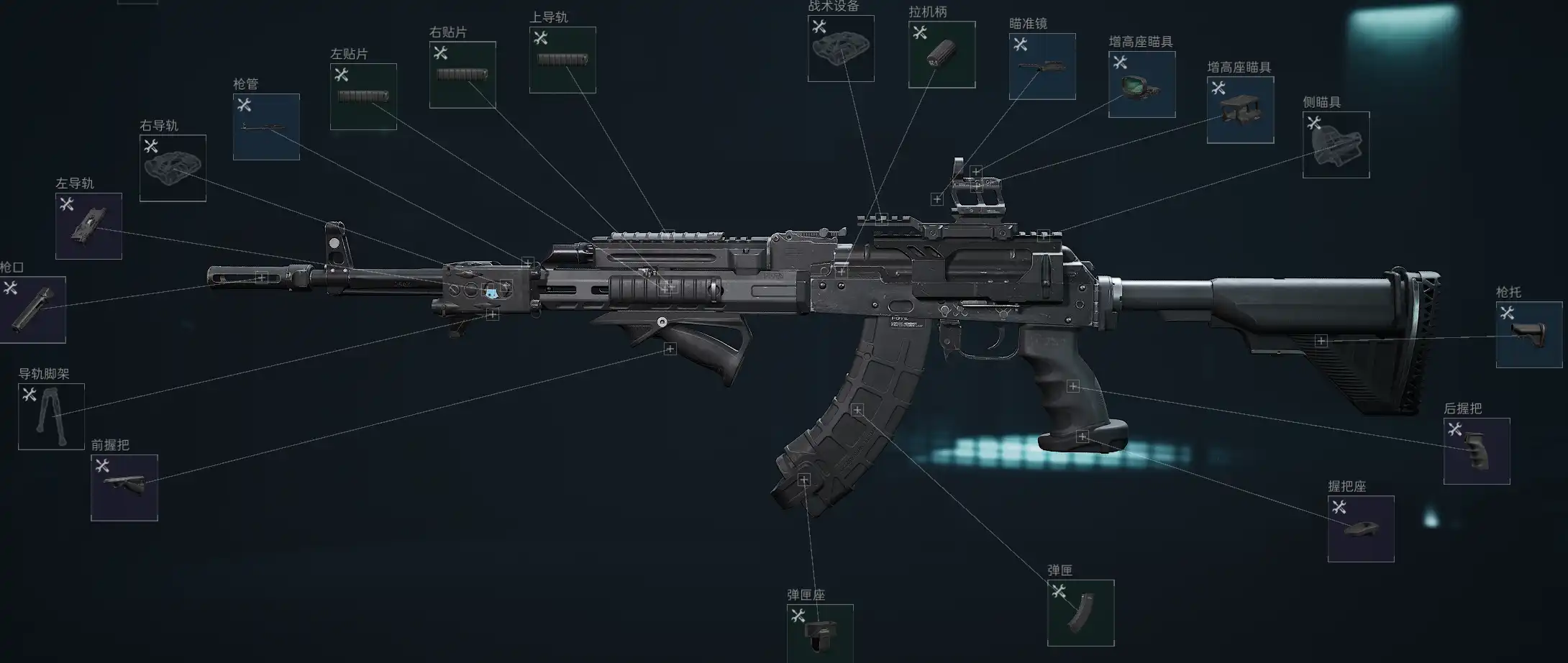Select the 弹匣 magazine slot
1568x663 pixels.
click(1080, 613)
